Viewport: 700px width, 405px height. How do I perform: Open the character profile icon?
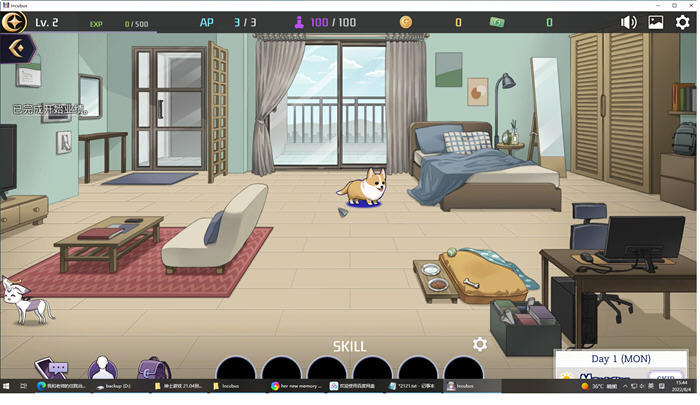pyautogui.click(x=101, y=369)
